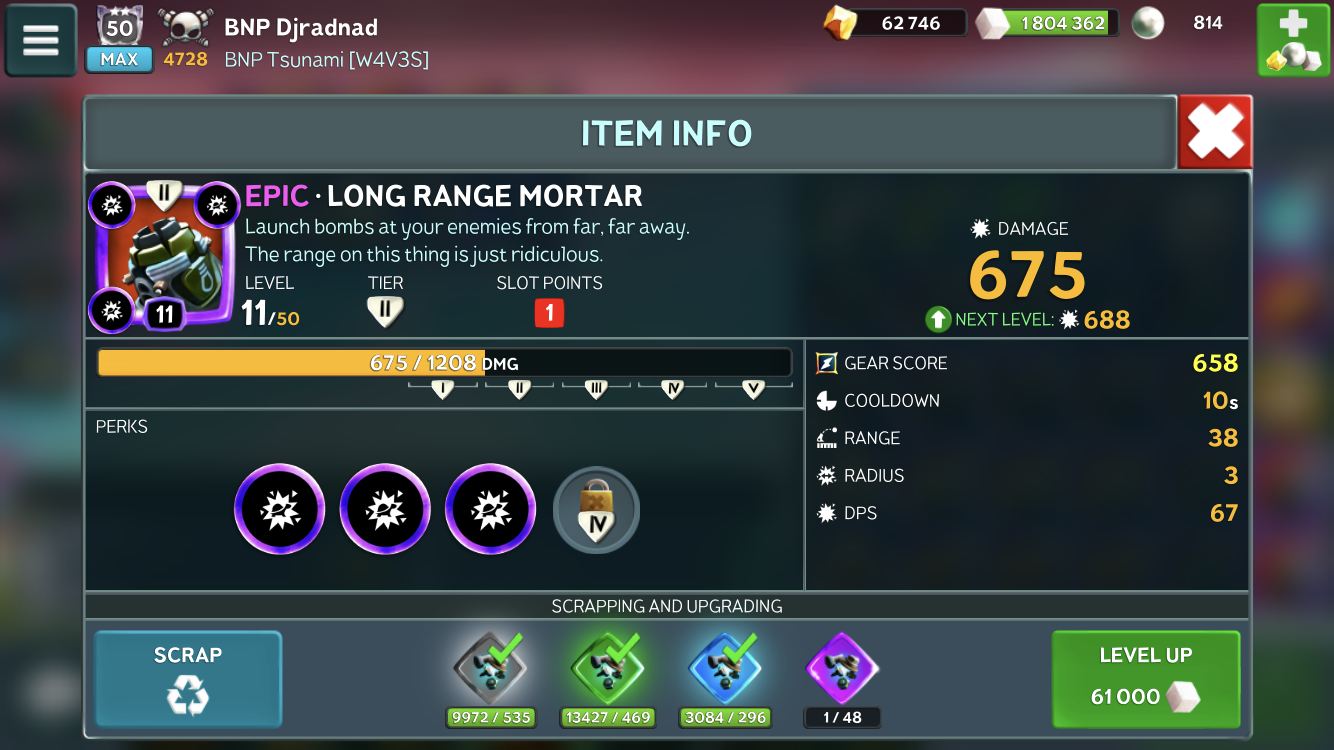Select the purple epic mortar duplicate icon
The height and width of the screenshot is (750, 1334).
pos(841,669)
